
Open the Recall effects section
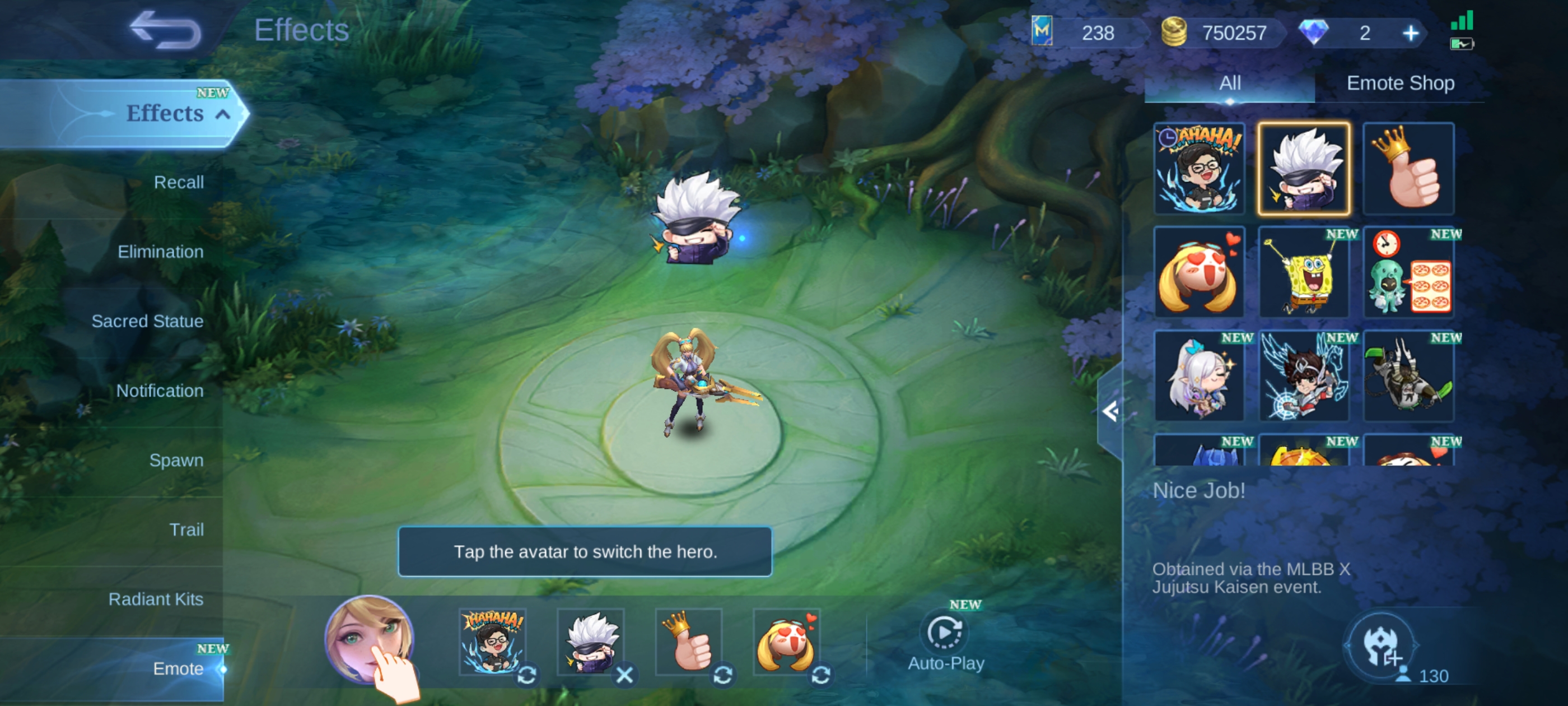click(x=178, y=182)
